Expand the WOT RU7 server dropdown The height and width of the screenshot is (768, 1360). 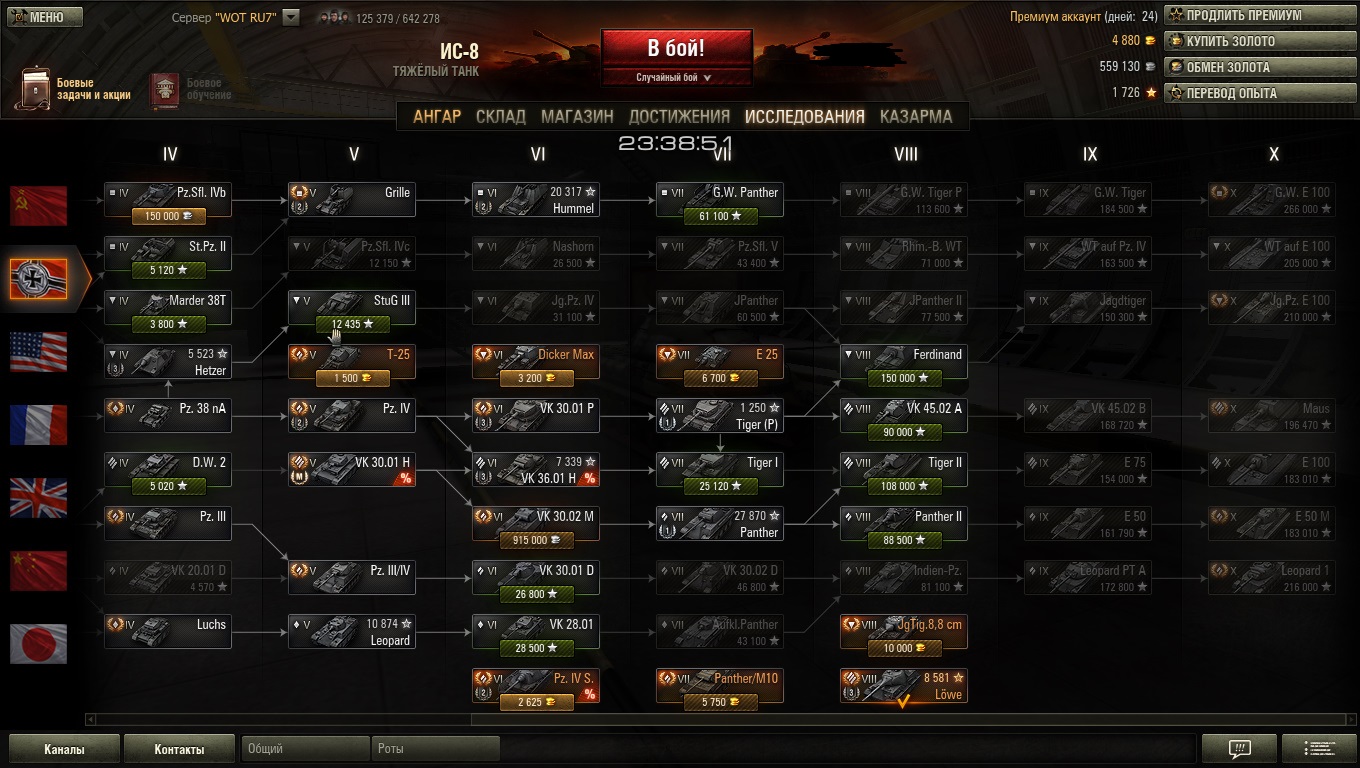291,17
